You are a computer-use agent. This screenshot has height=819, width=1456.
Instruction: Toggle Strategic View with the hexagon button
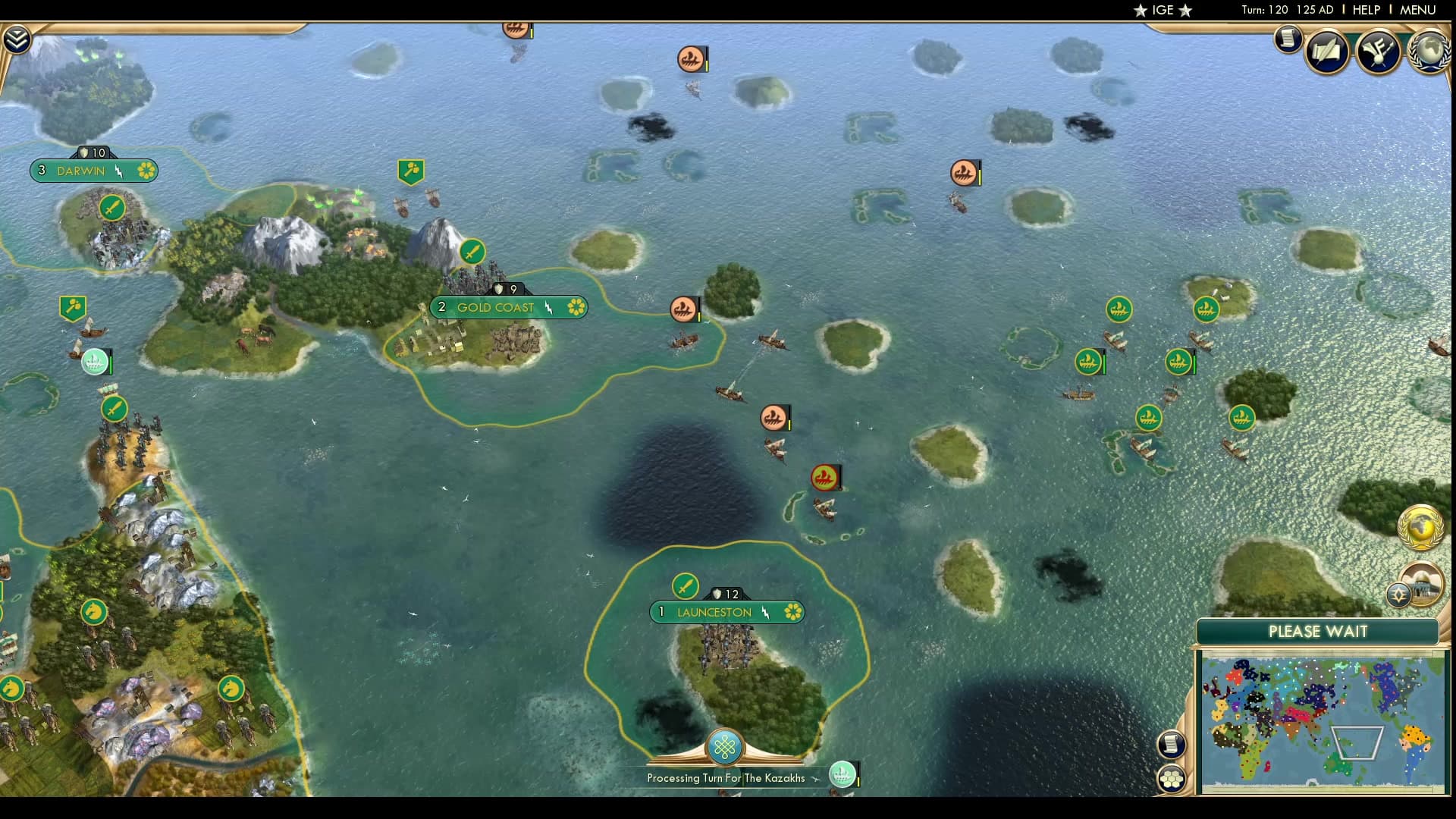1172,778
